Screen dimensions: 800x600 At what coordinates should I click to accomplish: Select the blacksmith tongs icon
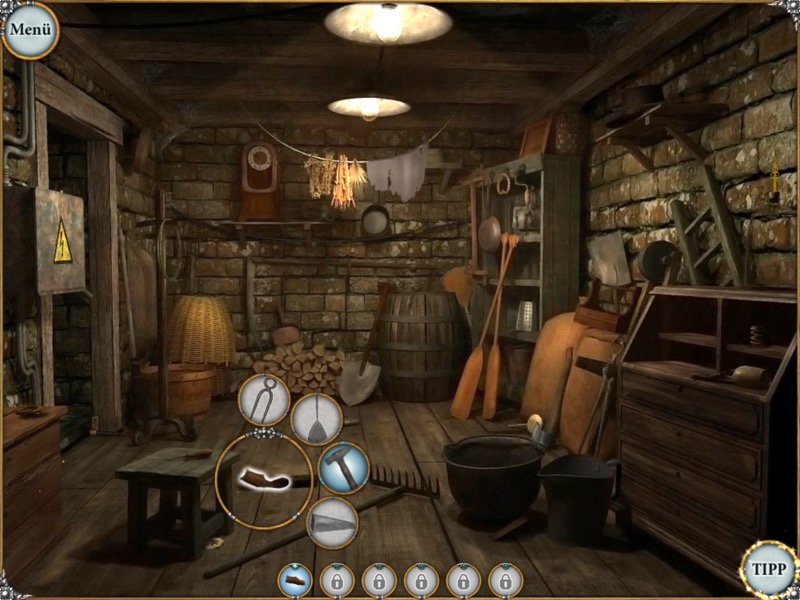(264, 400)
